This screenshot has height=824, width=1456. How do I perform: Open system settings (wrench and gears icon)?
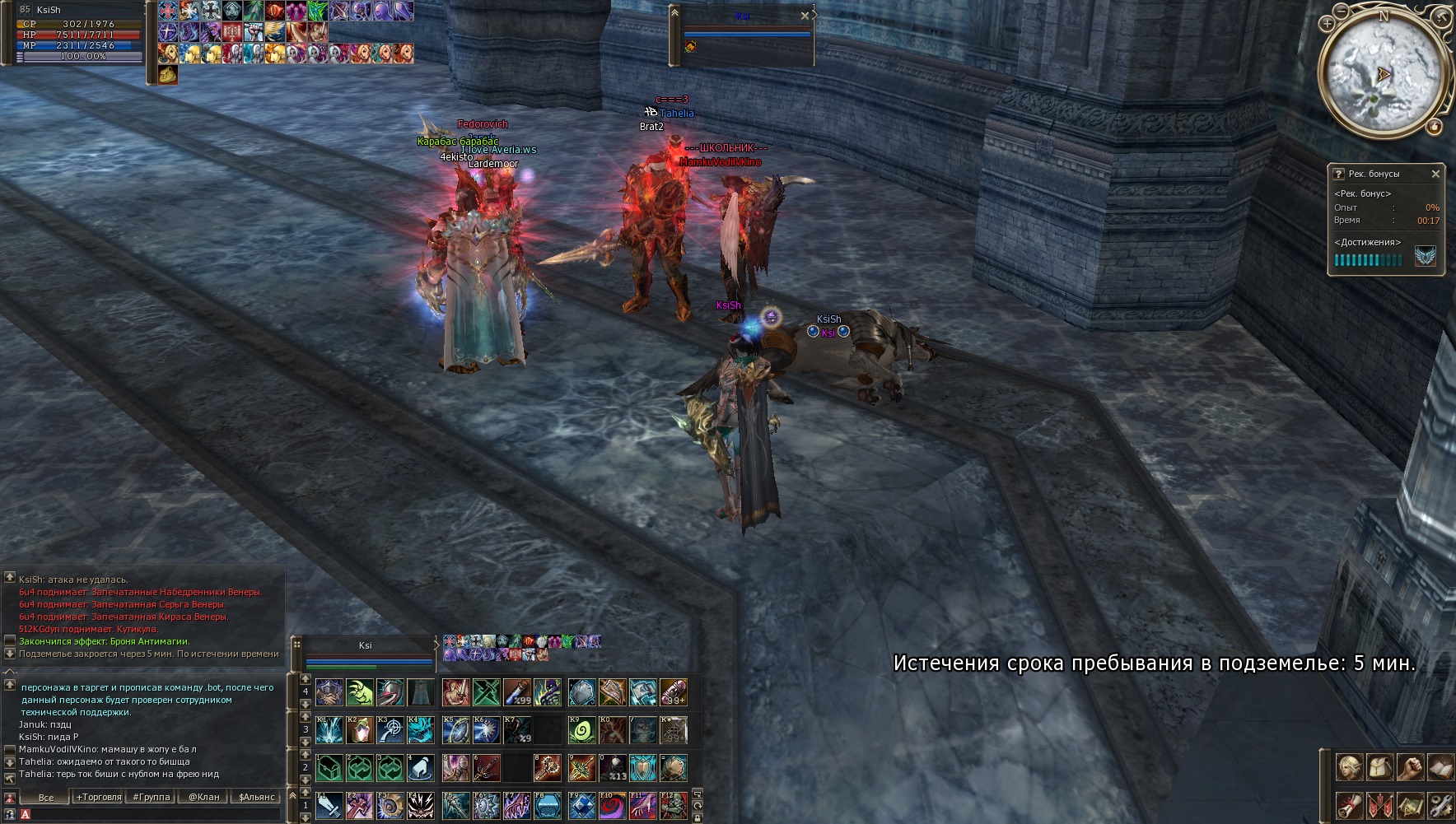(x=1440, y=804)
